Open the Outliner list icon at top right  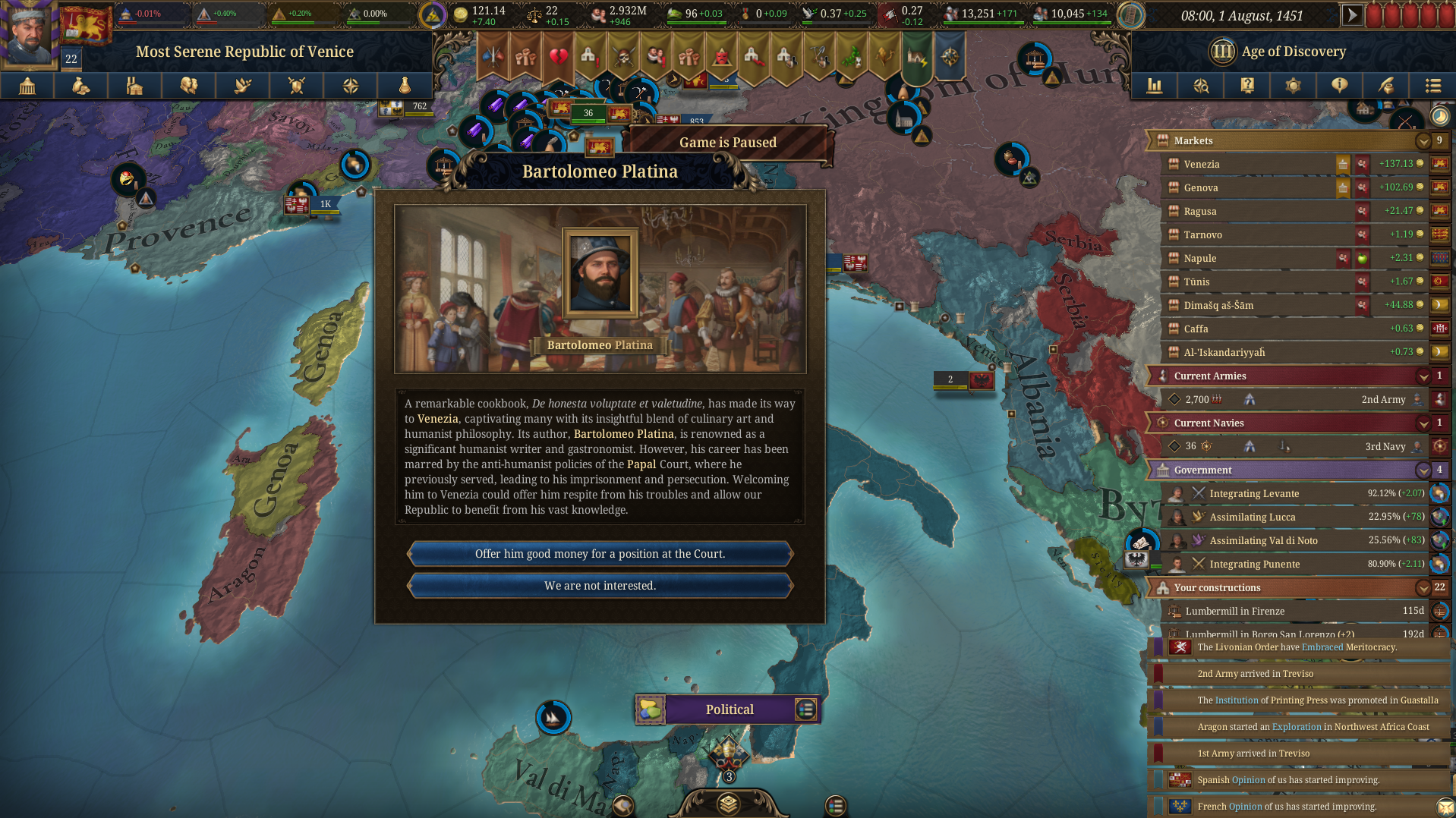click(x=1433, y=86)
